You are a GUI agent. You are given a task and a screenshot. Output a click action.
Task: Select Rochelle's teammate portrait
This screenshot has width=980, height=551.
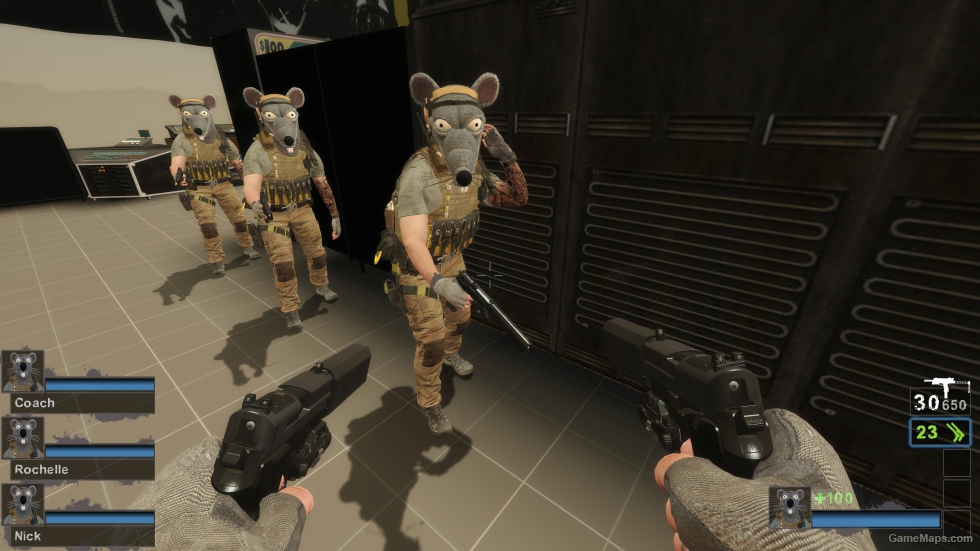click(22, 438)
